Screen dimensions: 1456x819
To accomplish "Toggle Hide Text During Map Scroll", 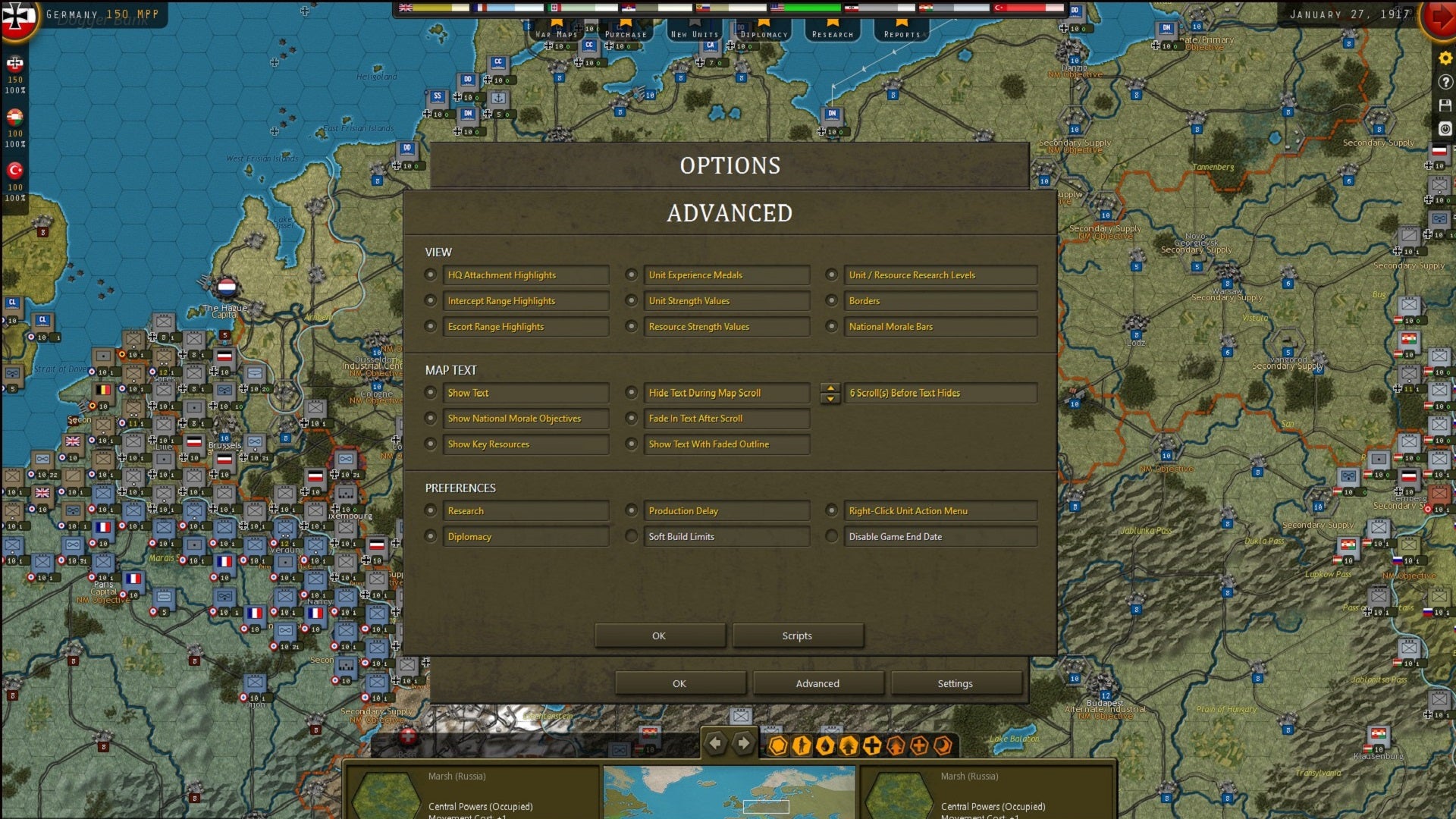I will point(631,393).
